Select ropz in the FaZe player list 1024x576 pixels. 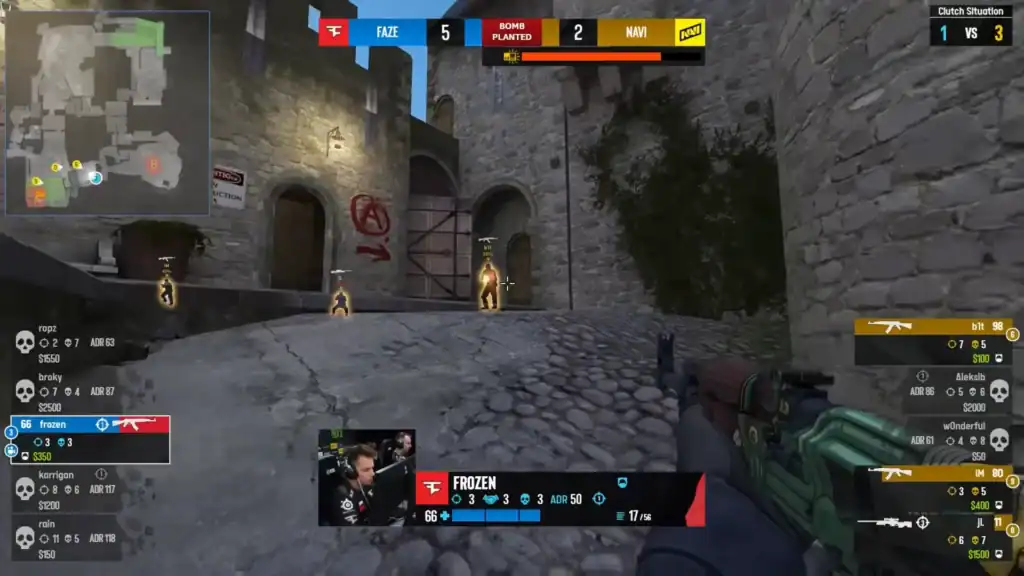[x=66, y=343]
